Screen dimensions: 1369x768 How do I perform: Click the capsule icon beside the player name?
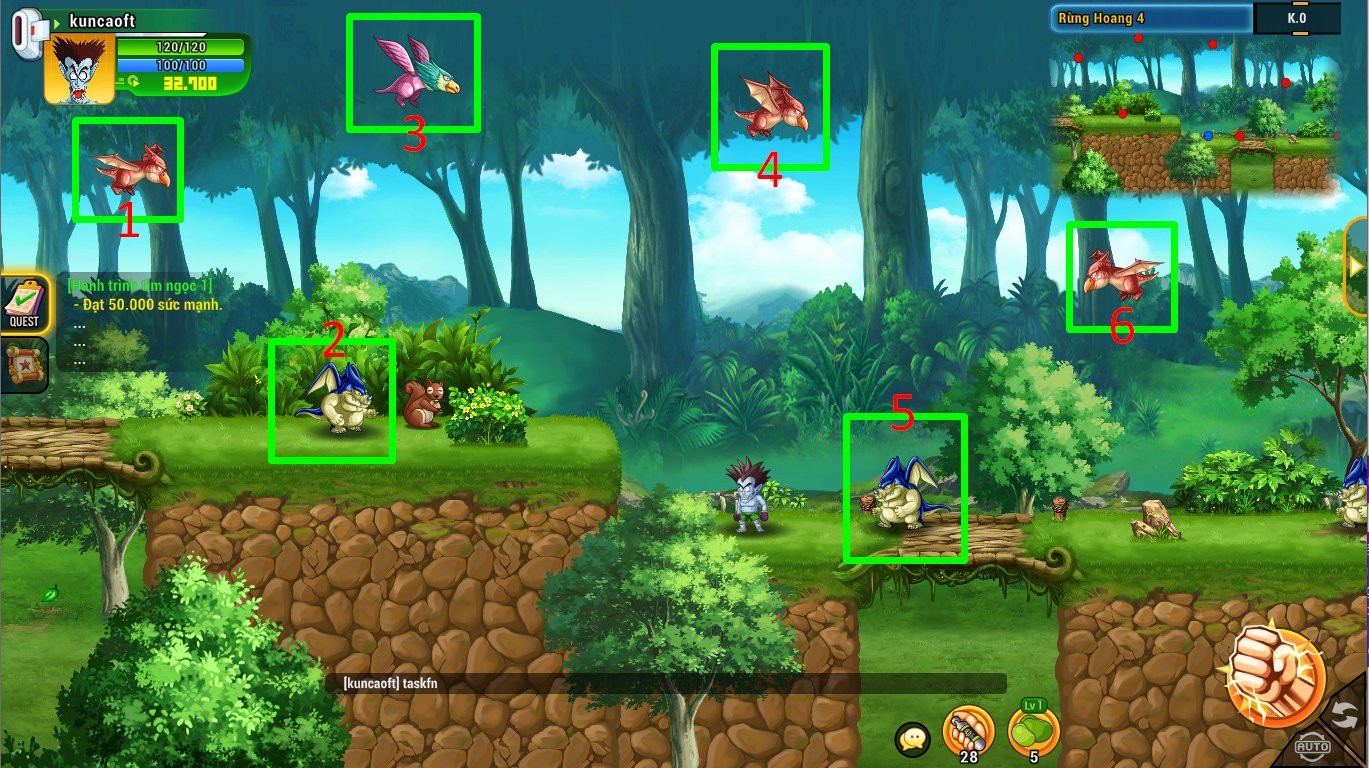(x=29, y=30)
